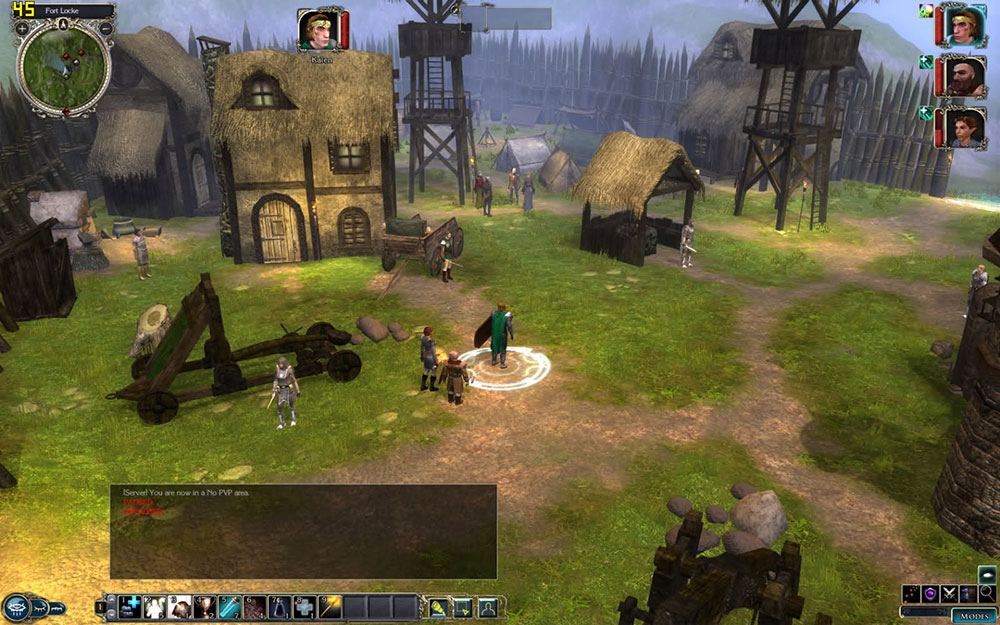This screenshot has width=1000, height=625.
Task: Open the character silhouette button beside hotbar
Action: point(487,607)
